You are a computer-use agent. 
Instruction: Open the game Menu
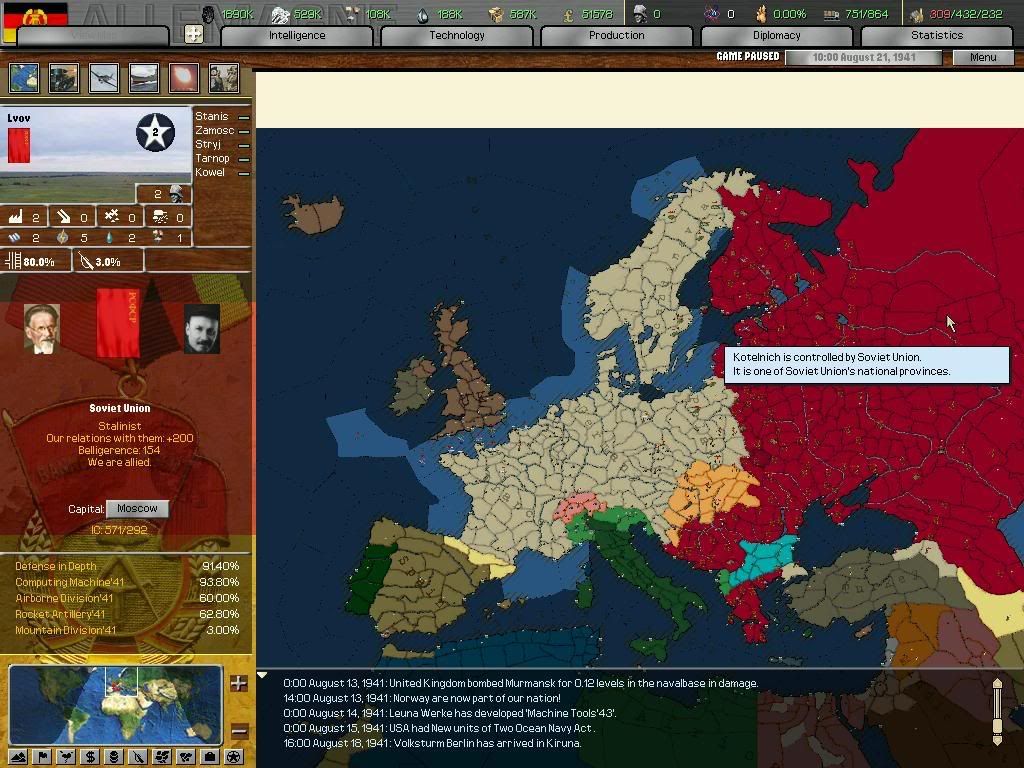983,57
